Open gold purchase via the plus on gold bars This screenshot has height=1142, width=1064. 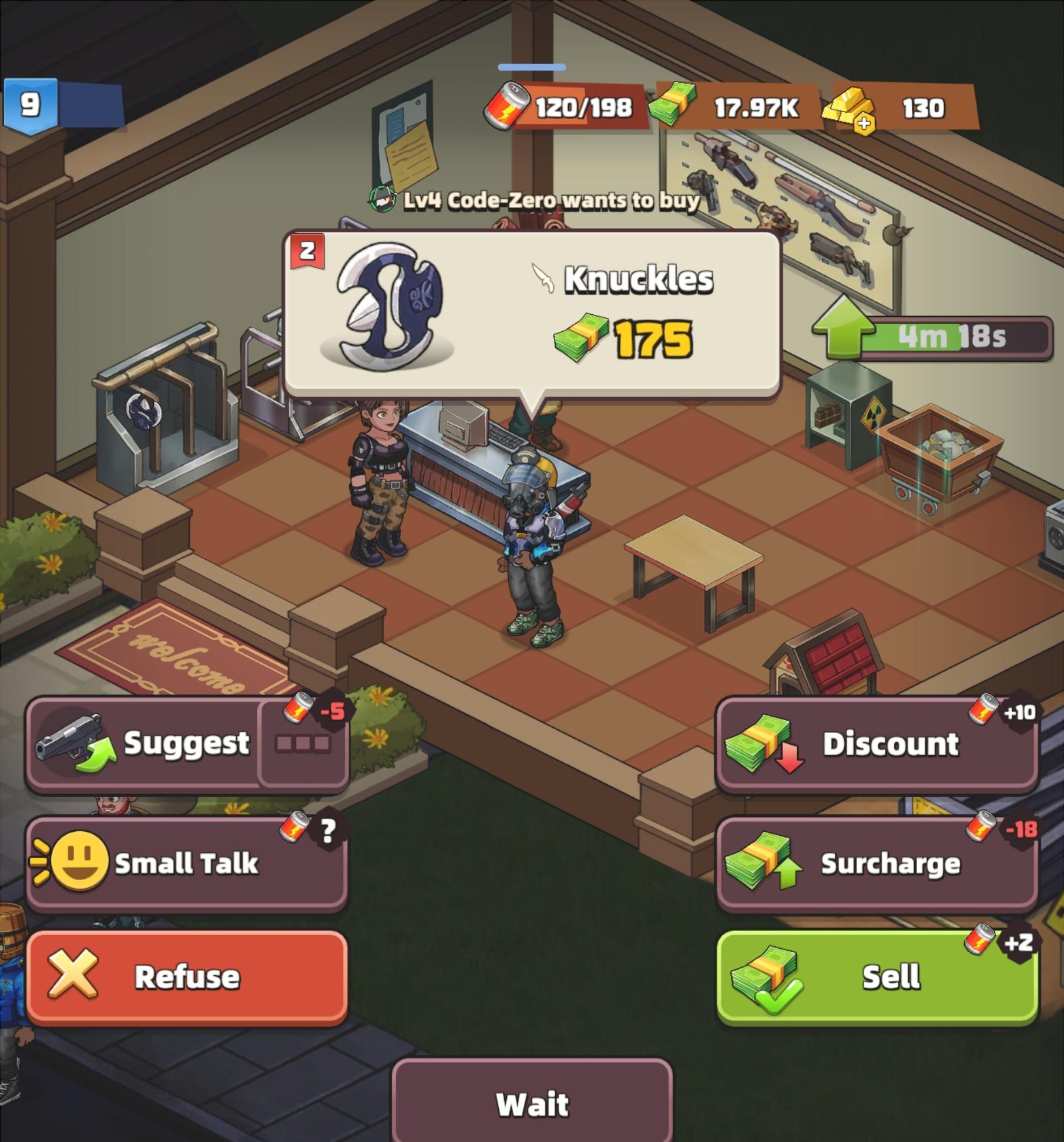pyautogui.click(x=864, y=120)
